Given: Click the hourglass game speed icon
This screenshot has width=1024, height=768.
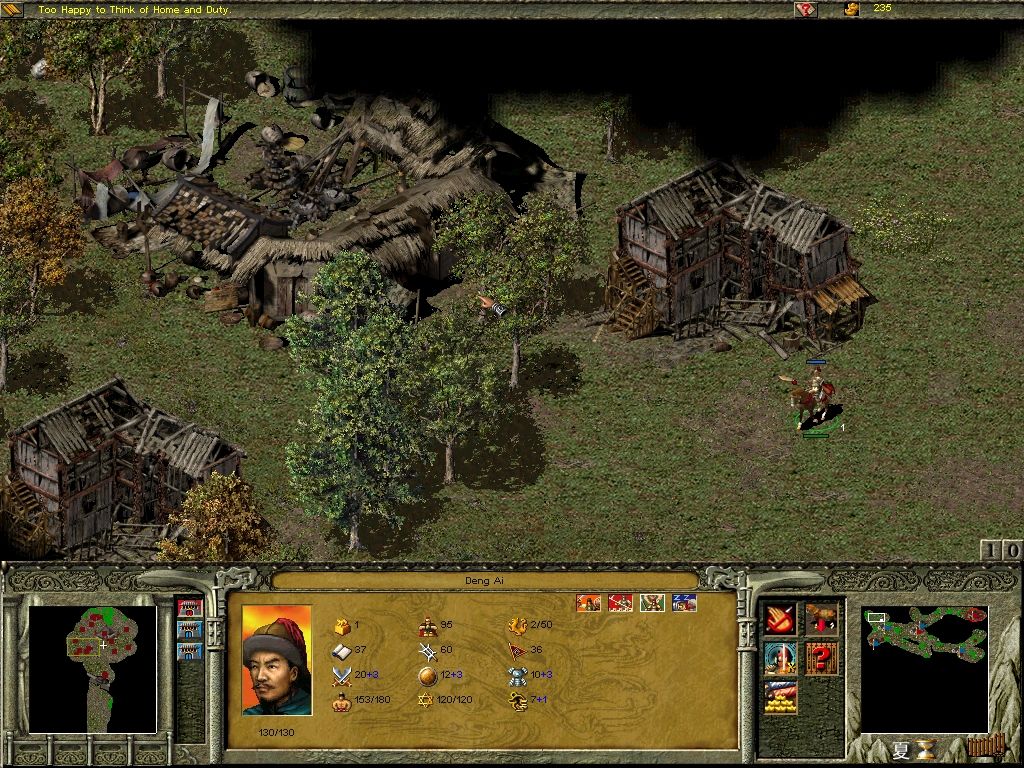Looking at the screenshot, I should 928,748.
